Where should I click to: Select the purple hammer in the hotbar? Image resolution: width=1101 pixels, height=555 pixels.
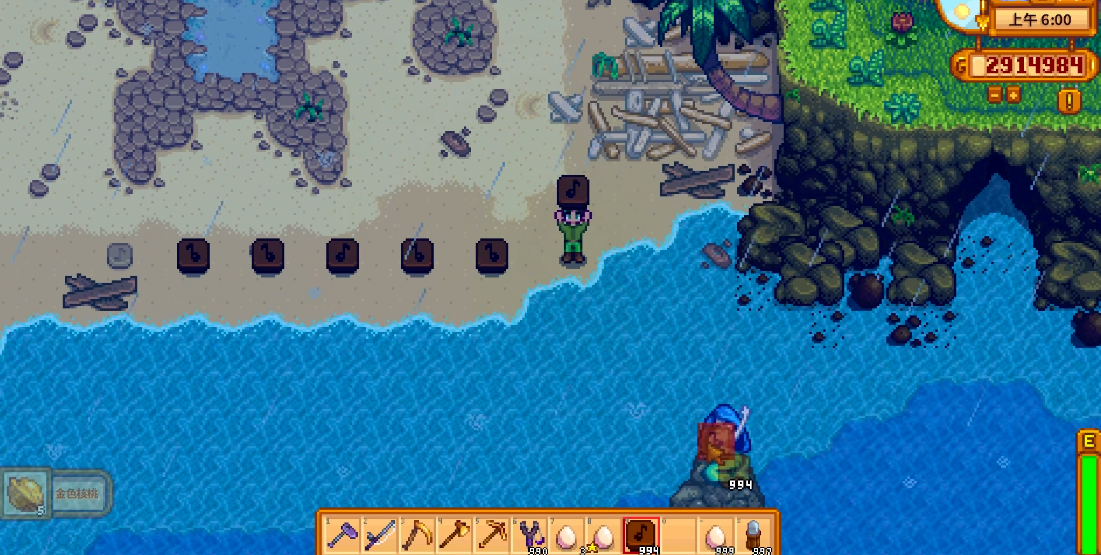click(x=341, y=533)
